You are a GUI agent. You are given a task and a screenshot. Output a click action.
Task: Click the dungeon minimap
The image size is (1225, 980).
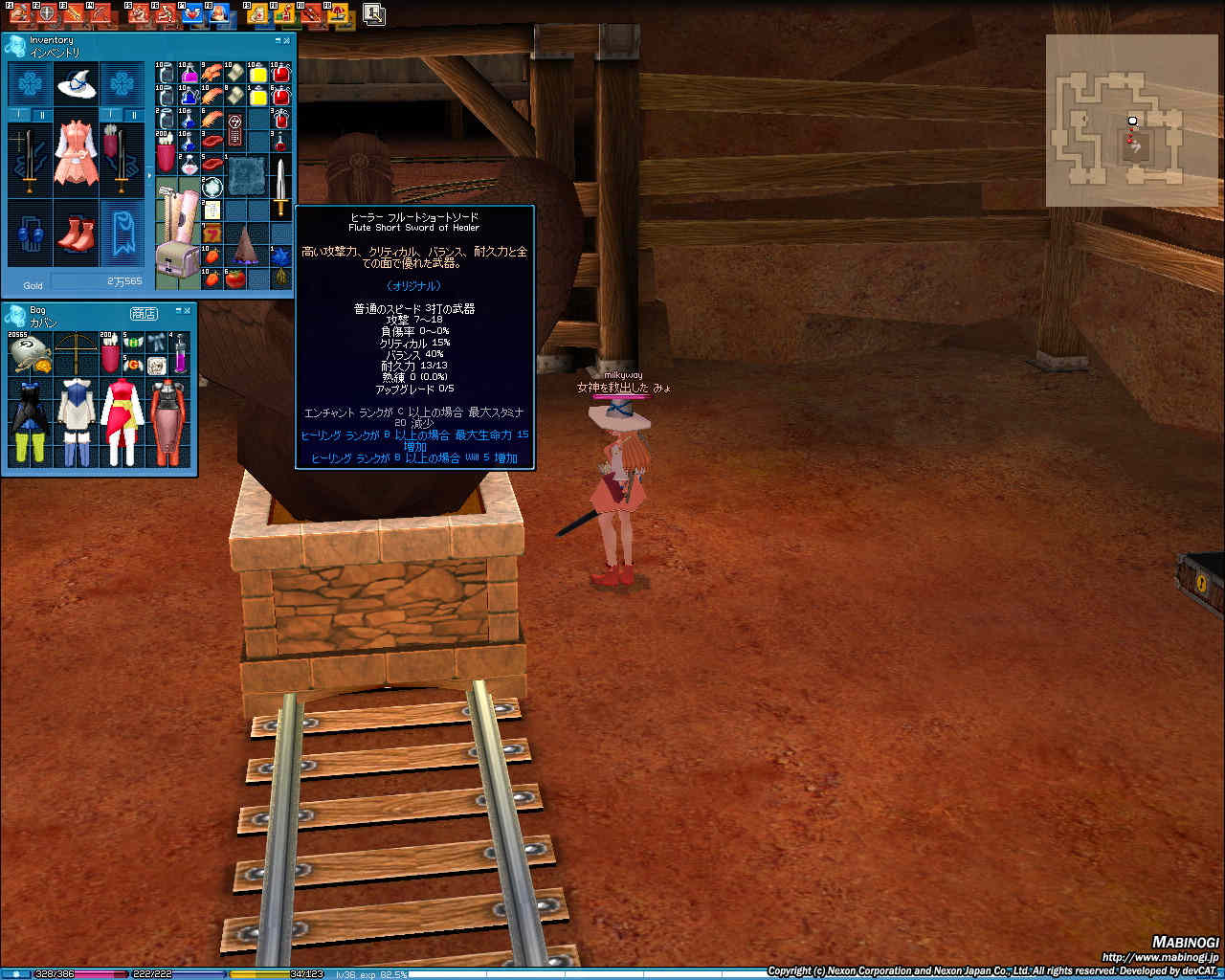click(1129, 121)
